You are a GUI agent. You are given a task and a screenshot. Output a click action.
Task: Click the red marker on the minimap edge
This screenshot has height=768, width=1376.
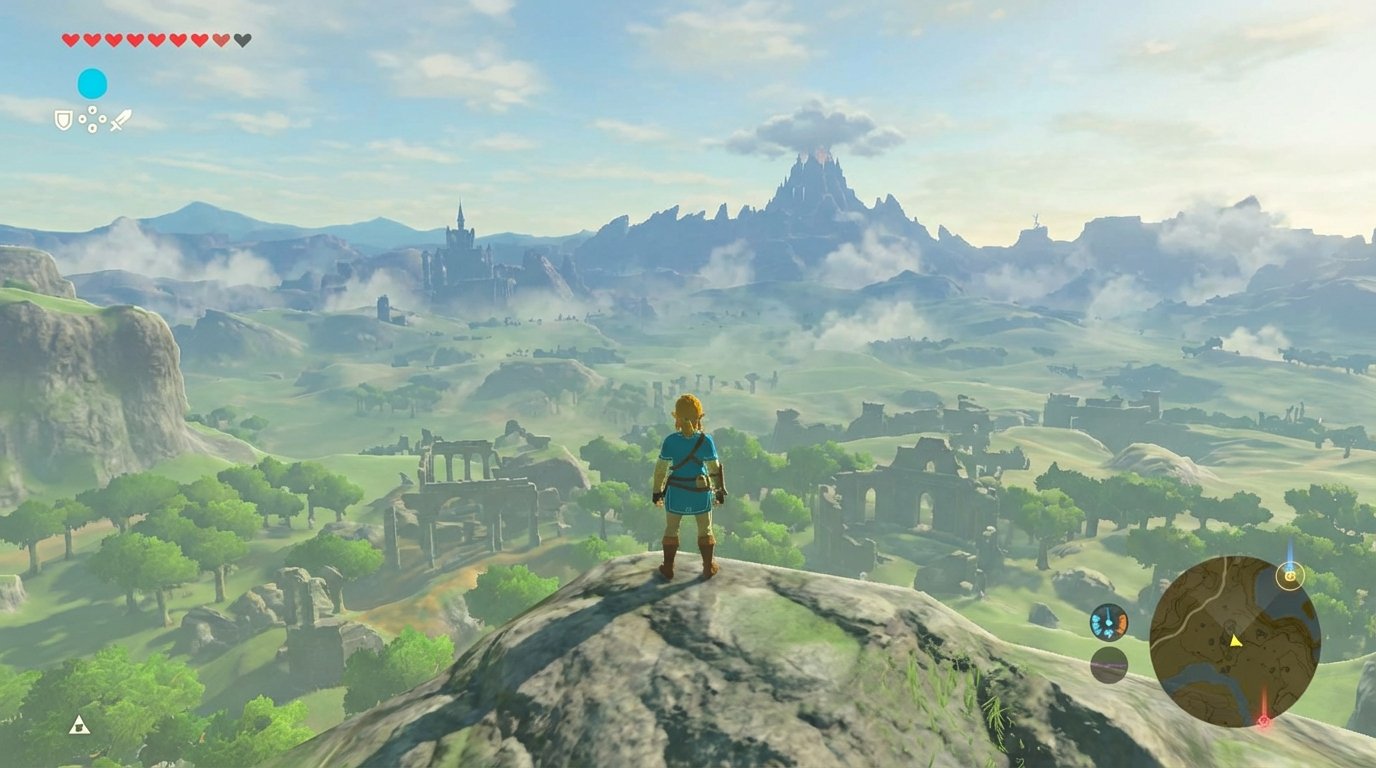tap(1263, 720)
